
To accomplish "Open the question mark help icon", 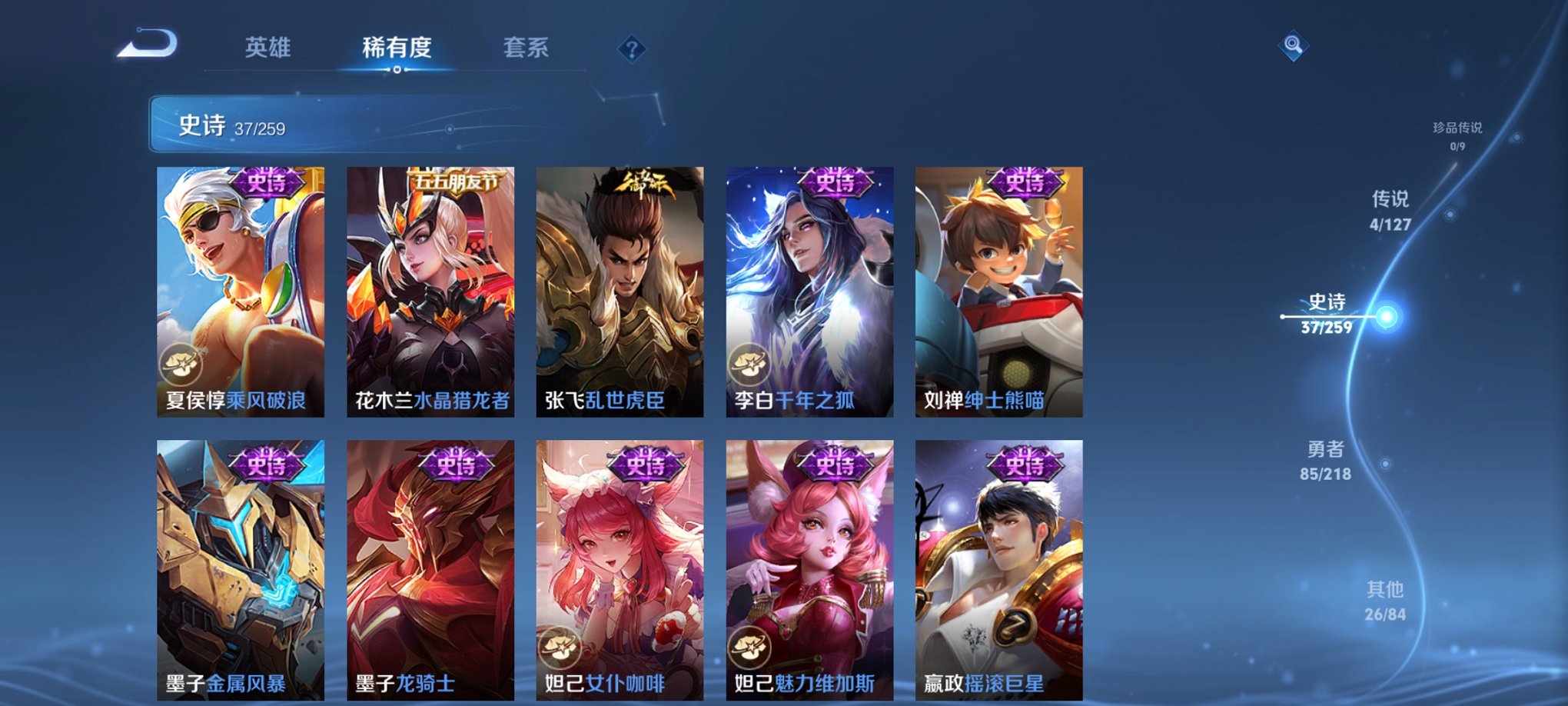I will point(632,50).
